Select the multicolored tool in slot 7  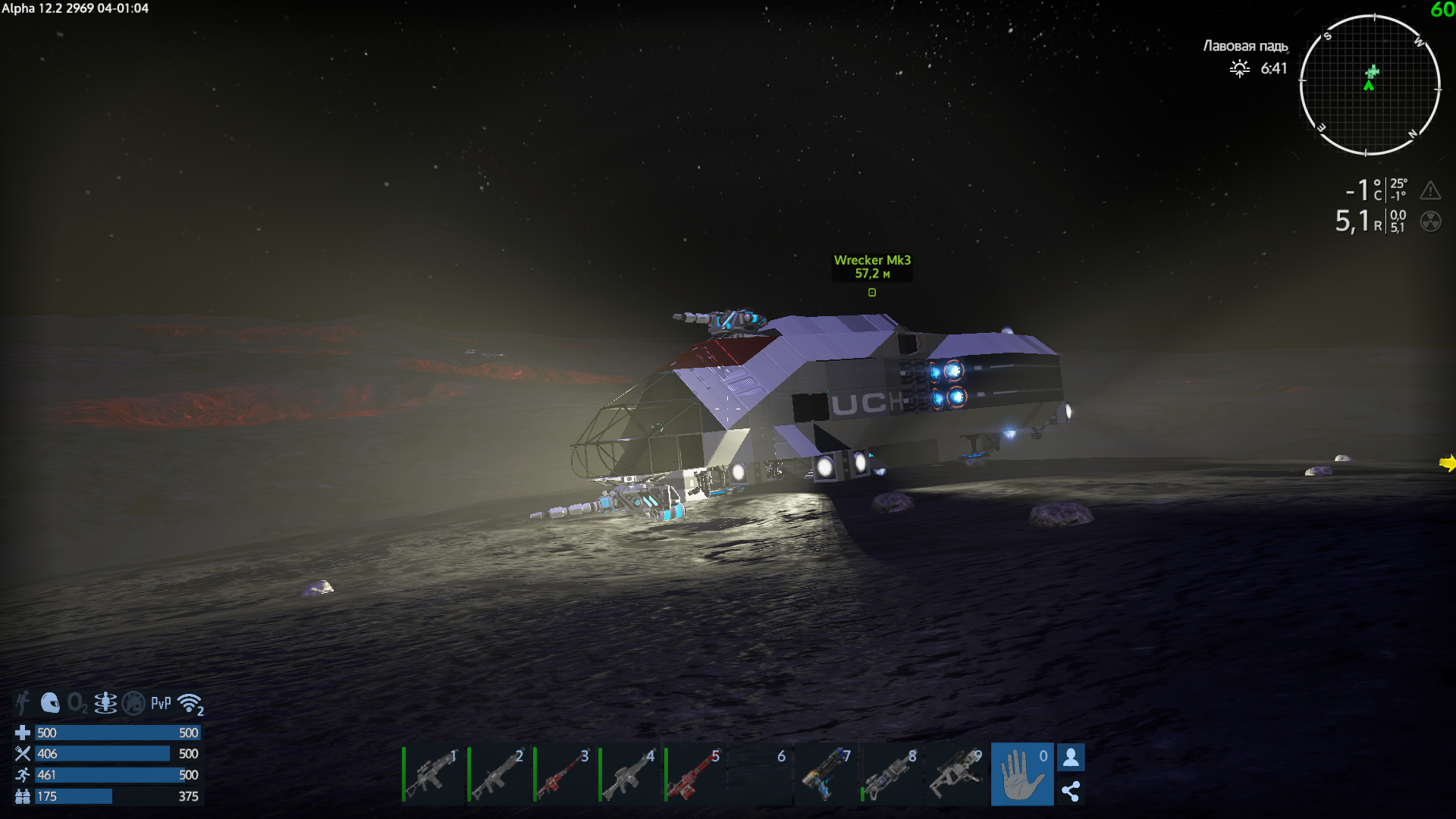pyautogui.click(x=826, y=775)
